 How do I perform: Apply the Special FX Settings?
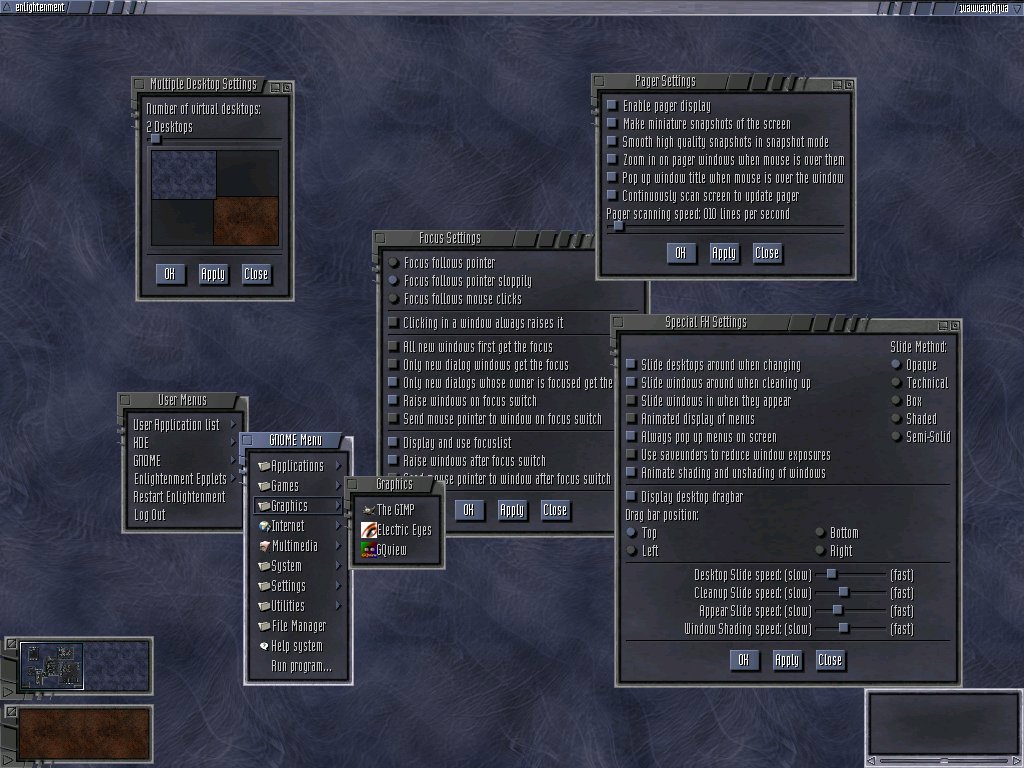click(787, 660)
